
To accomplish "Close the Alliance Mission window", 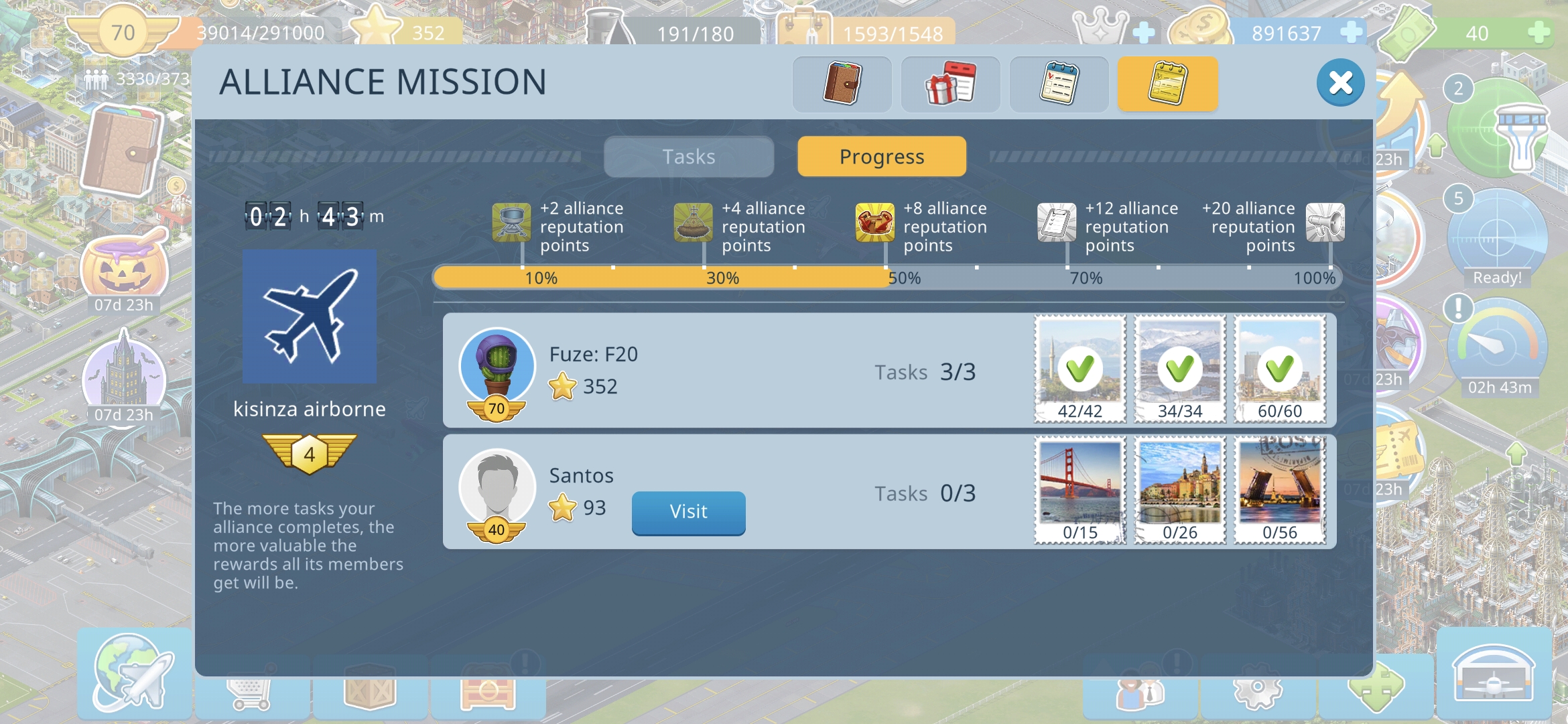I will click(x=1340, y=83).
